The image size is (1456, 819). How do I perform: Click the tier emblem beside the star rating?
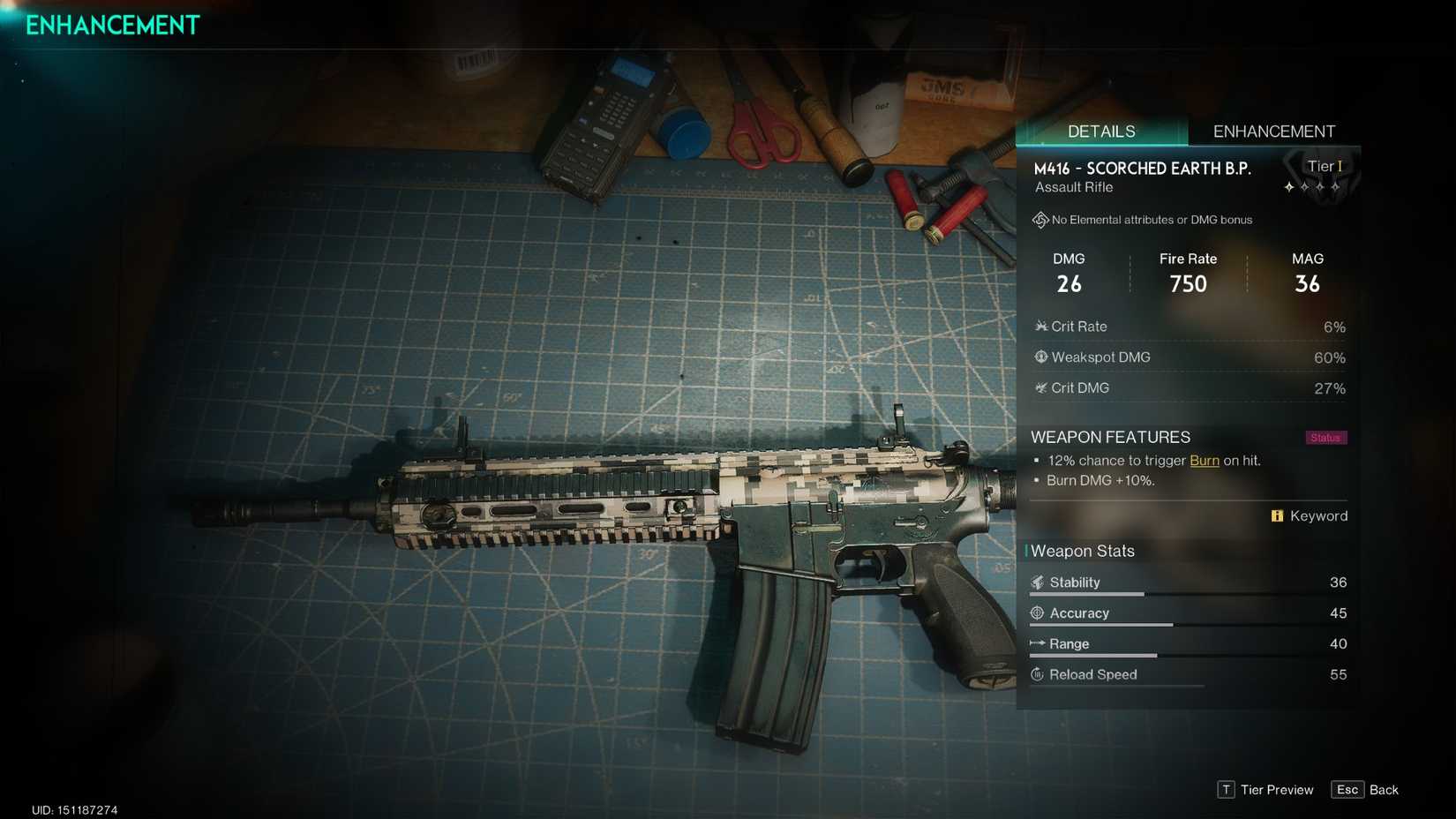(x=1320, y=175)
